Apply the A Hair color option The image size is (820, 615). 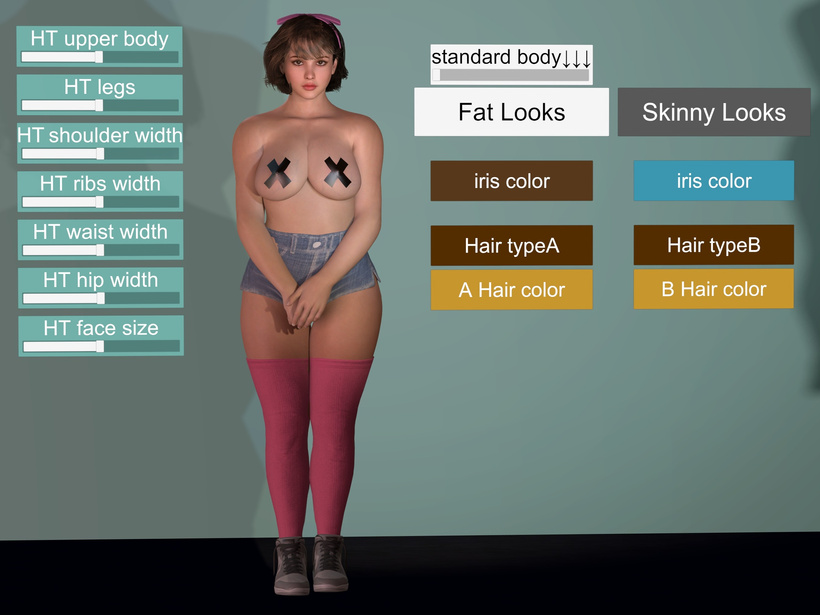click(x=512, y=290)
